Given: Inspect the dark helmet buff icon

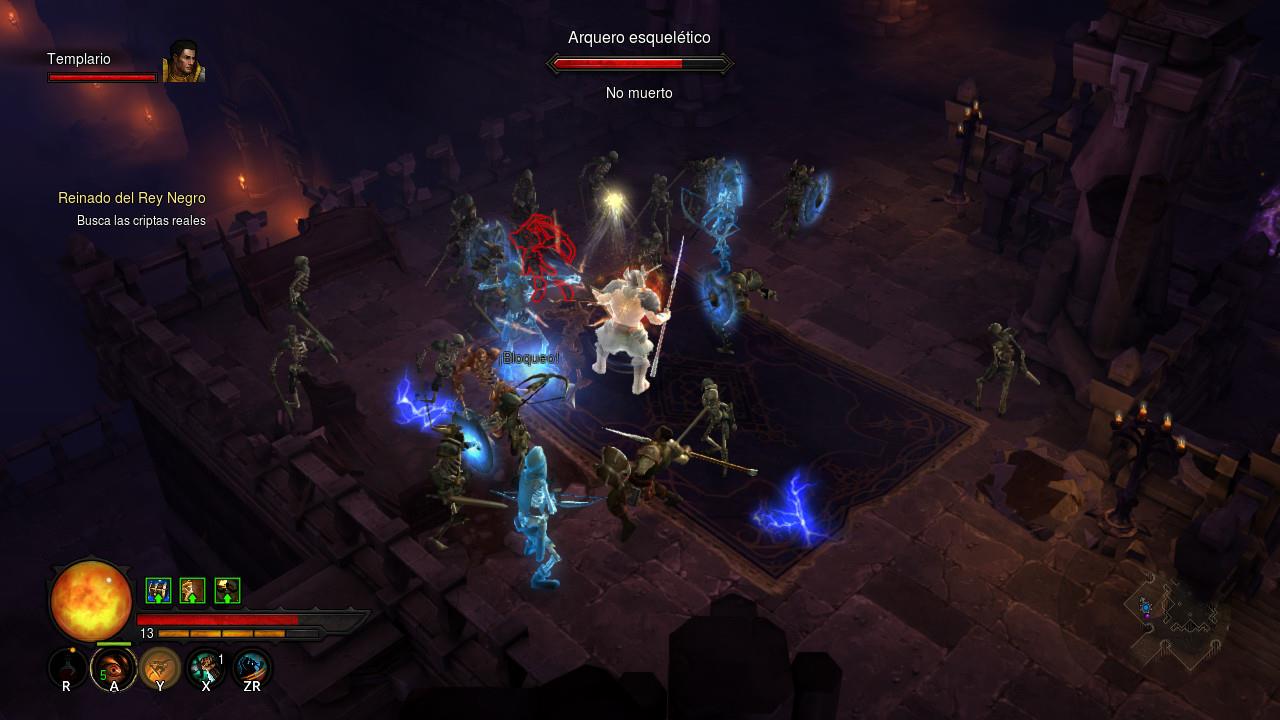Looking at the screenshot, I should [x=227, y=591].
